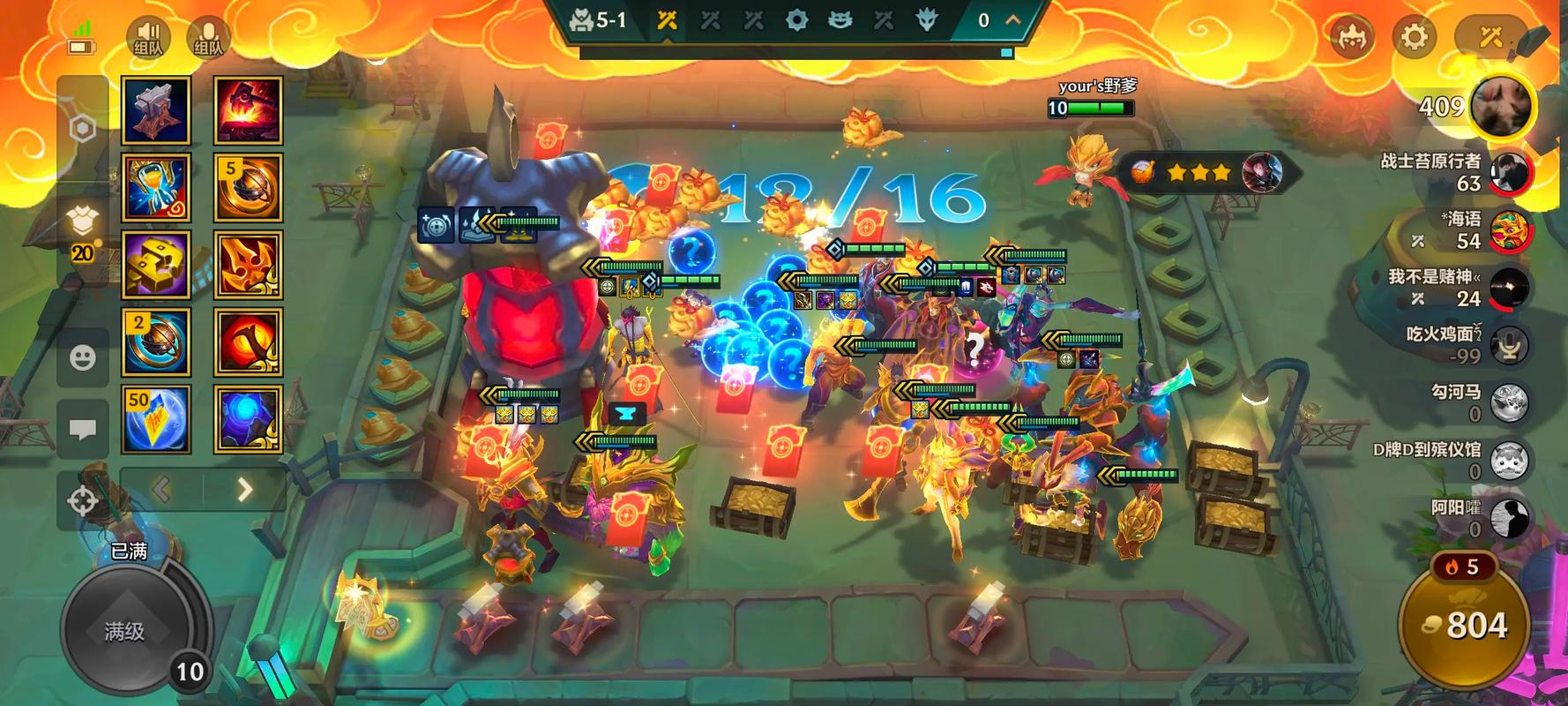Open the settings gear menu
The width and height of the screenshot is (1568, 706).
pyautogui.click(x=1414, y=37)
